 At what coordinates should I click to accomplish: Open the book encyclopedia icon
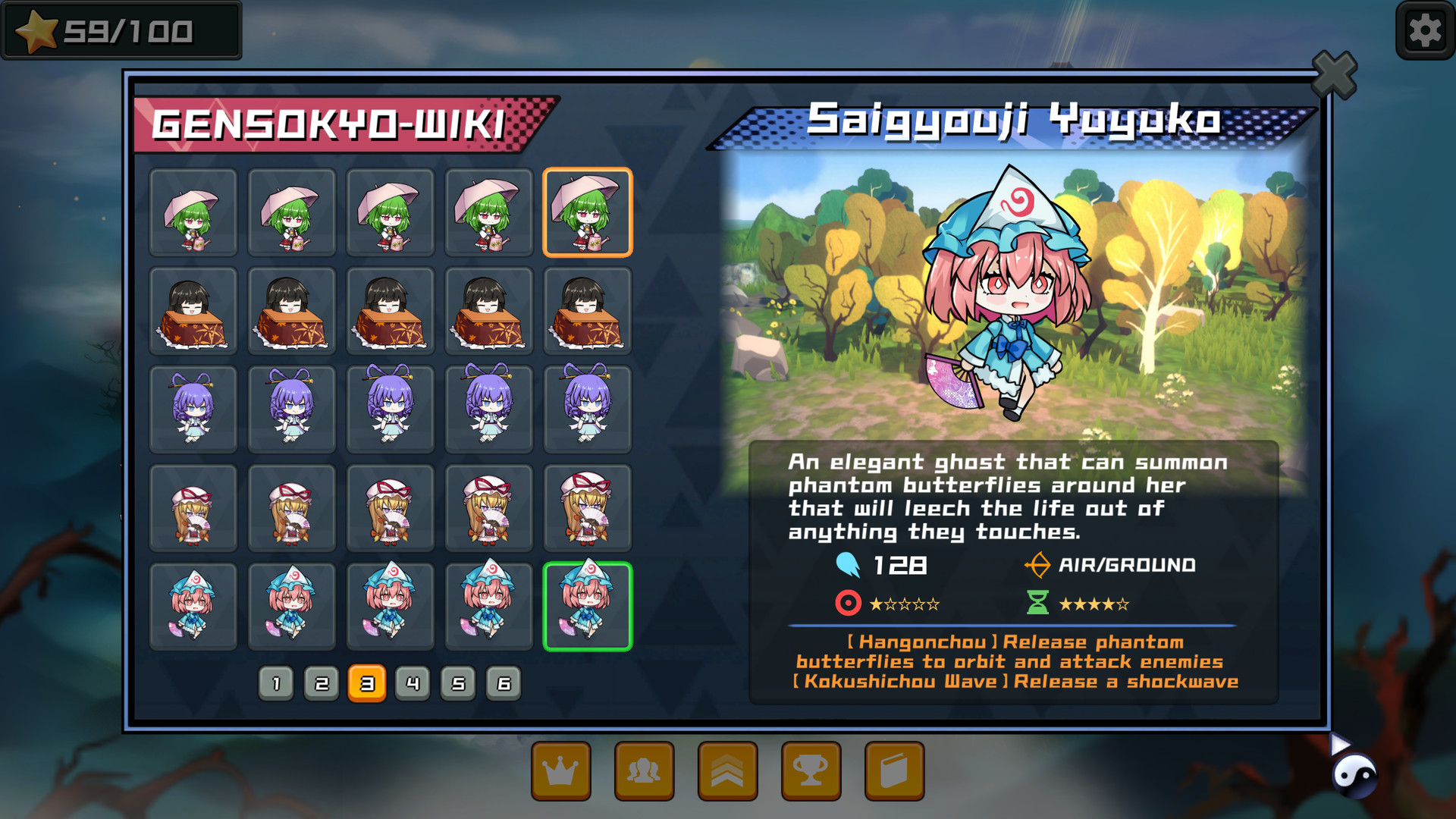[894, 770]
